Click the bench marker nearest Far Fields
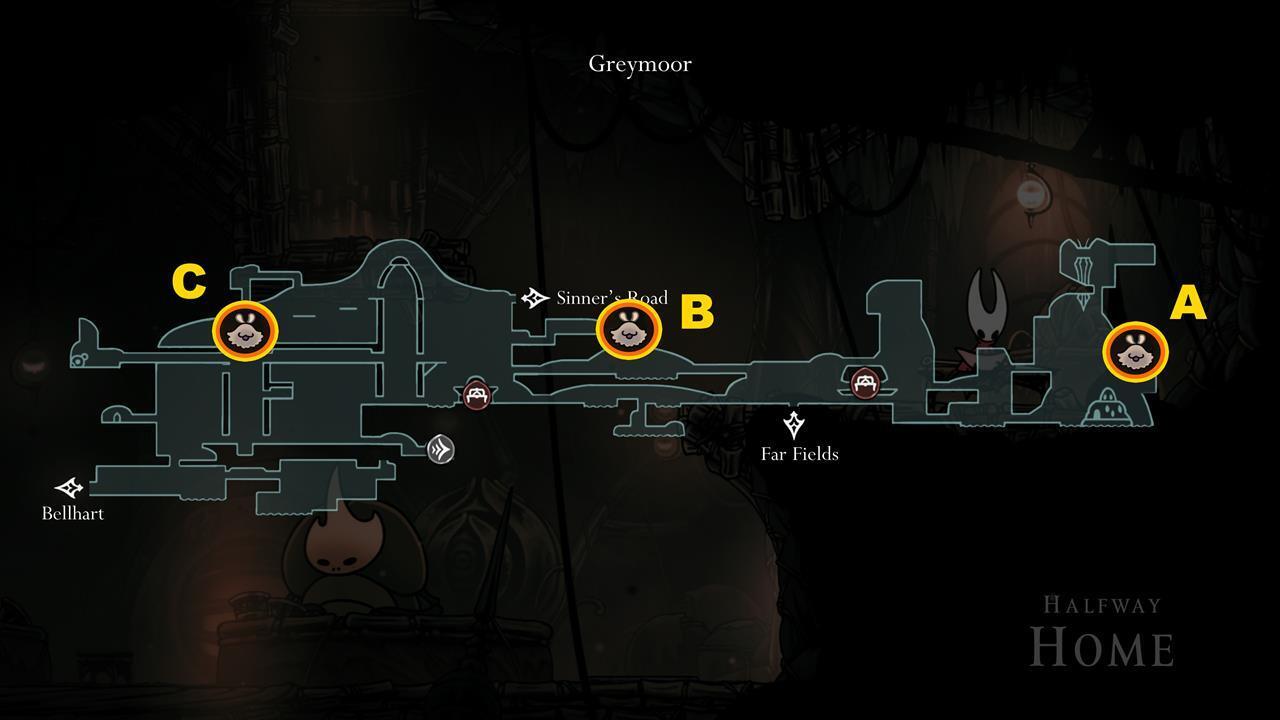1280x720 pixels. tap(865, 382)
